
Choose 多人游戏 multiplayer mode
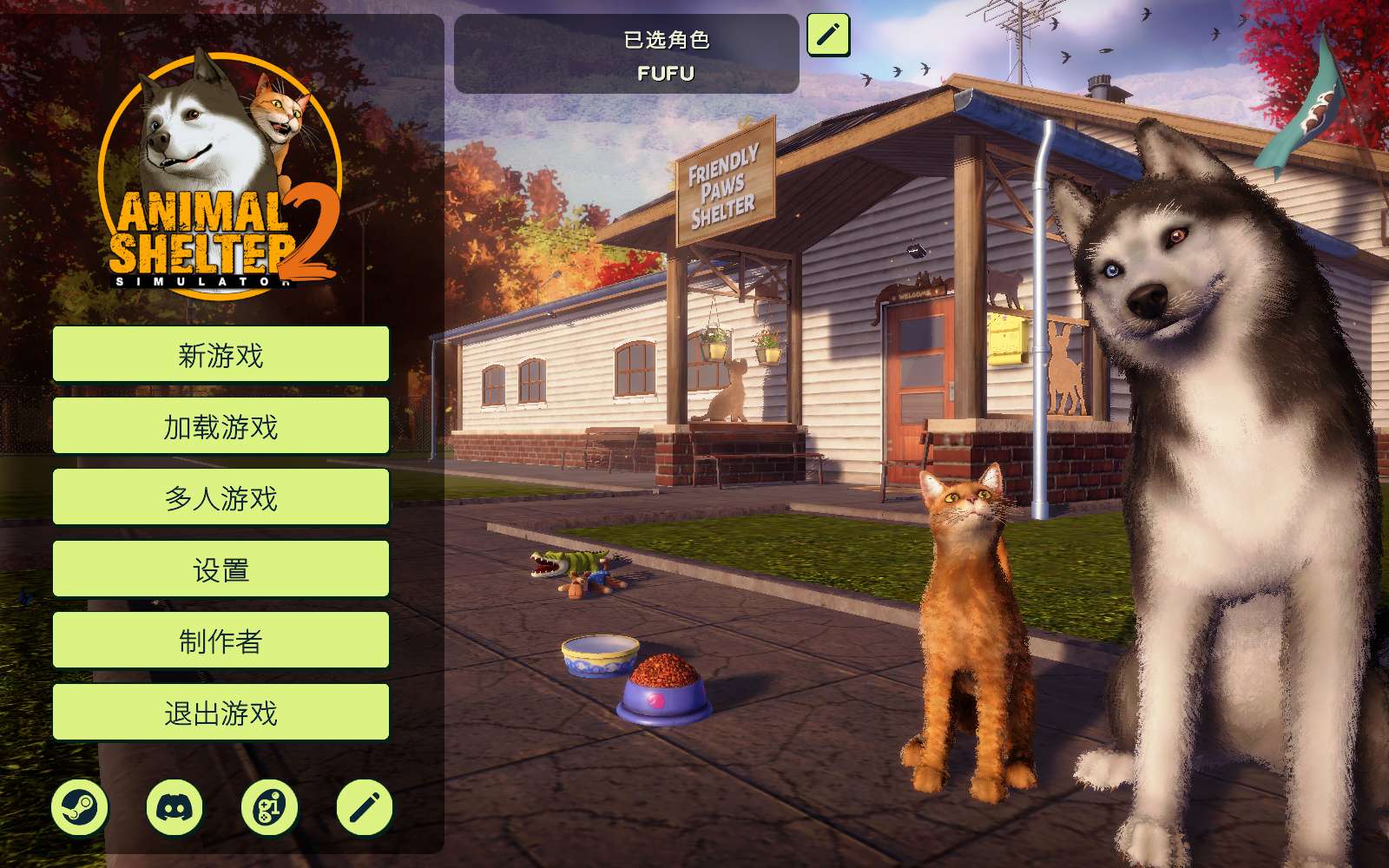221,497
